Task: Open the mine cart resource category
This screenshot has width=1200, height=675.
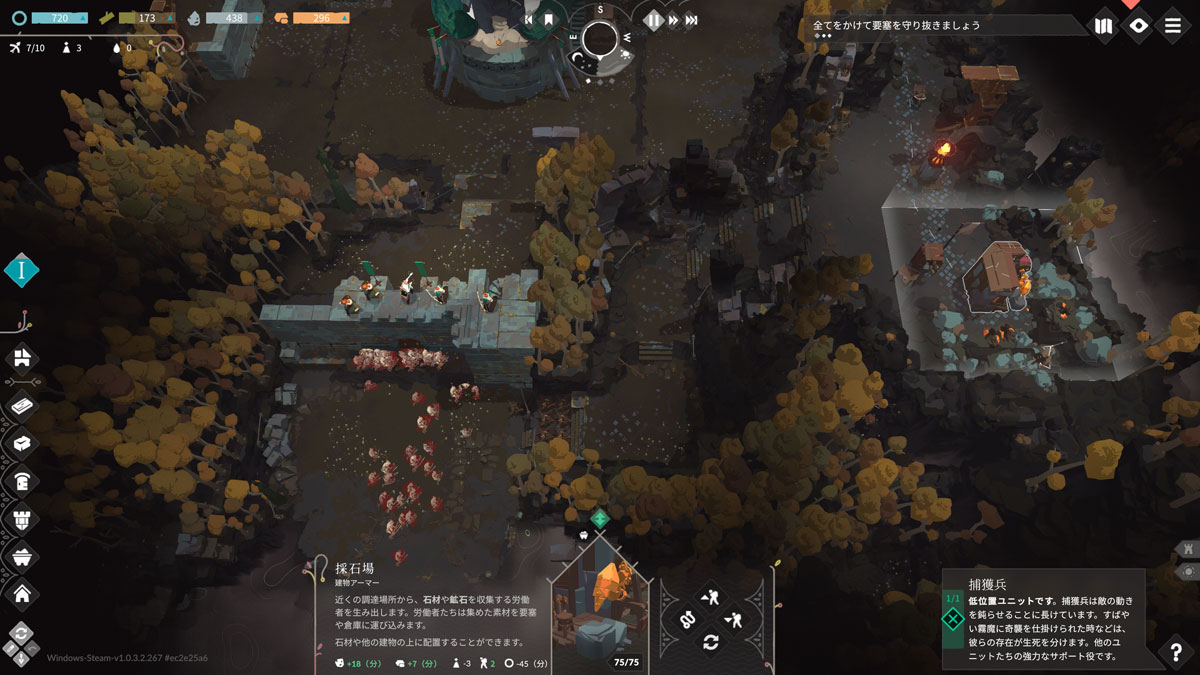Action: (21, 556)
